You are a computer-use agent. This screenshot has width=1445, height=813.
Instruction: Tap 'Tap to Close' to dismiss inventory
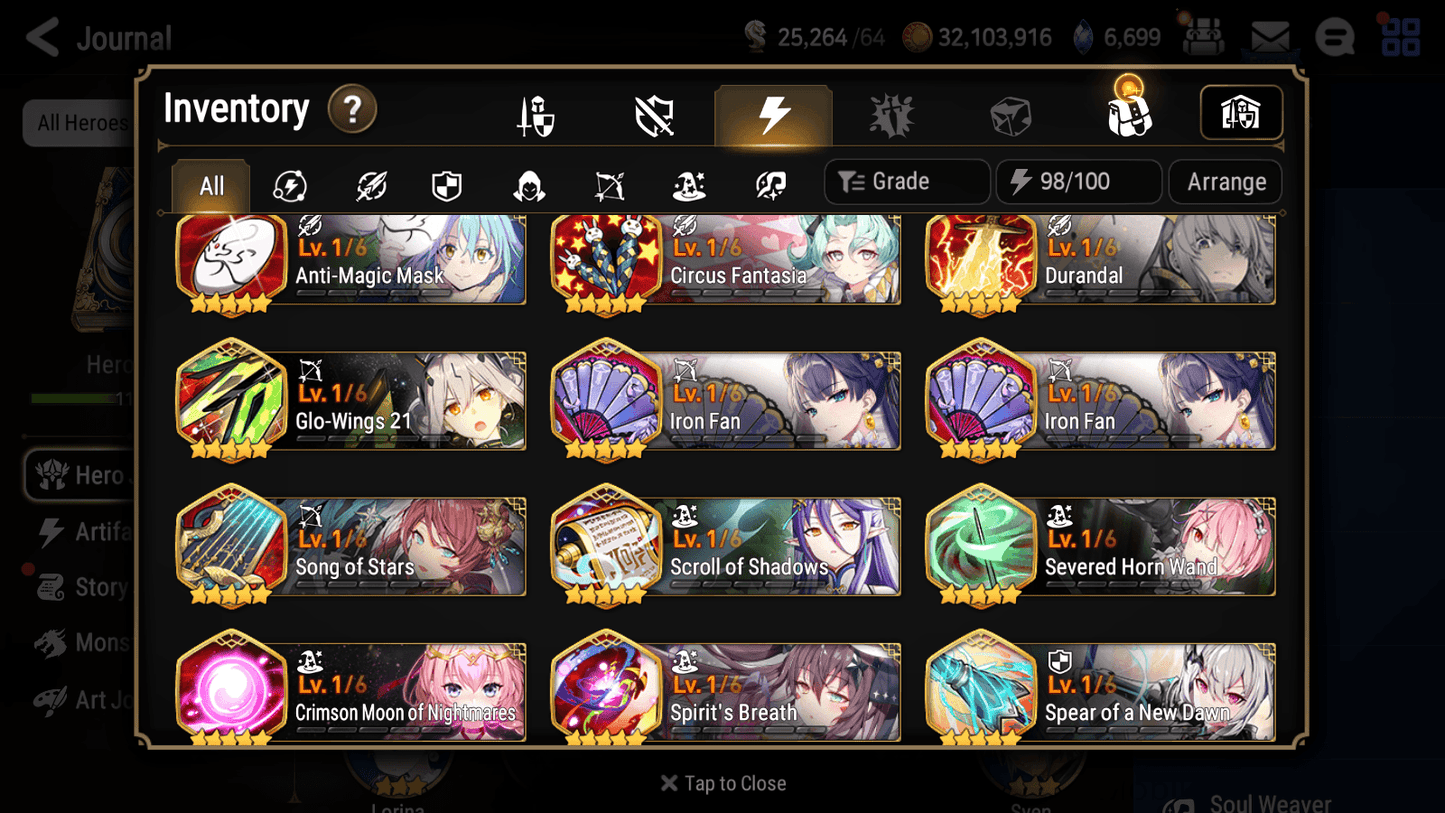pos(722,783)
